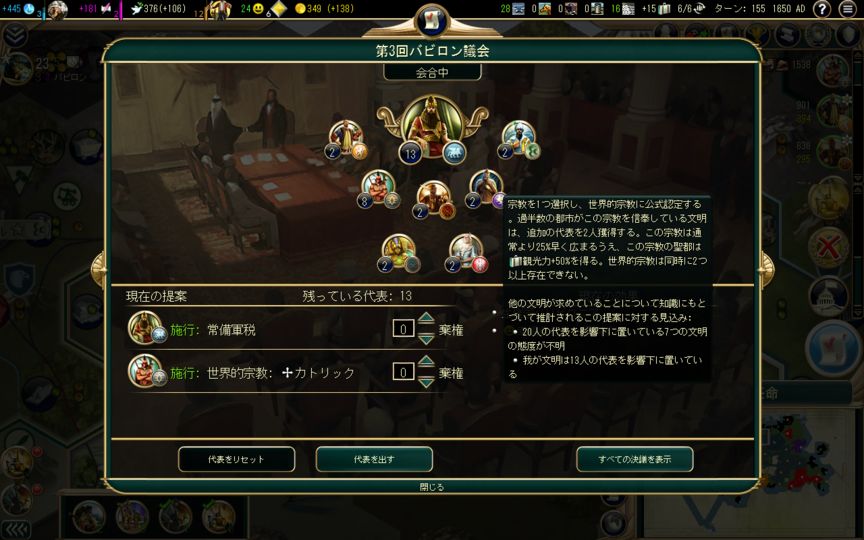Increase delegates for the 世界的宗教 カトリック proposal
The image size is (864, 540).
426,364
